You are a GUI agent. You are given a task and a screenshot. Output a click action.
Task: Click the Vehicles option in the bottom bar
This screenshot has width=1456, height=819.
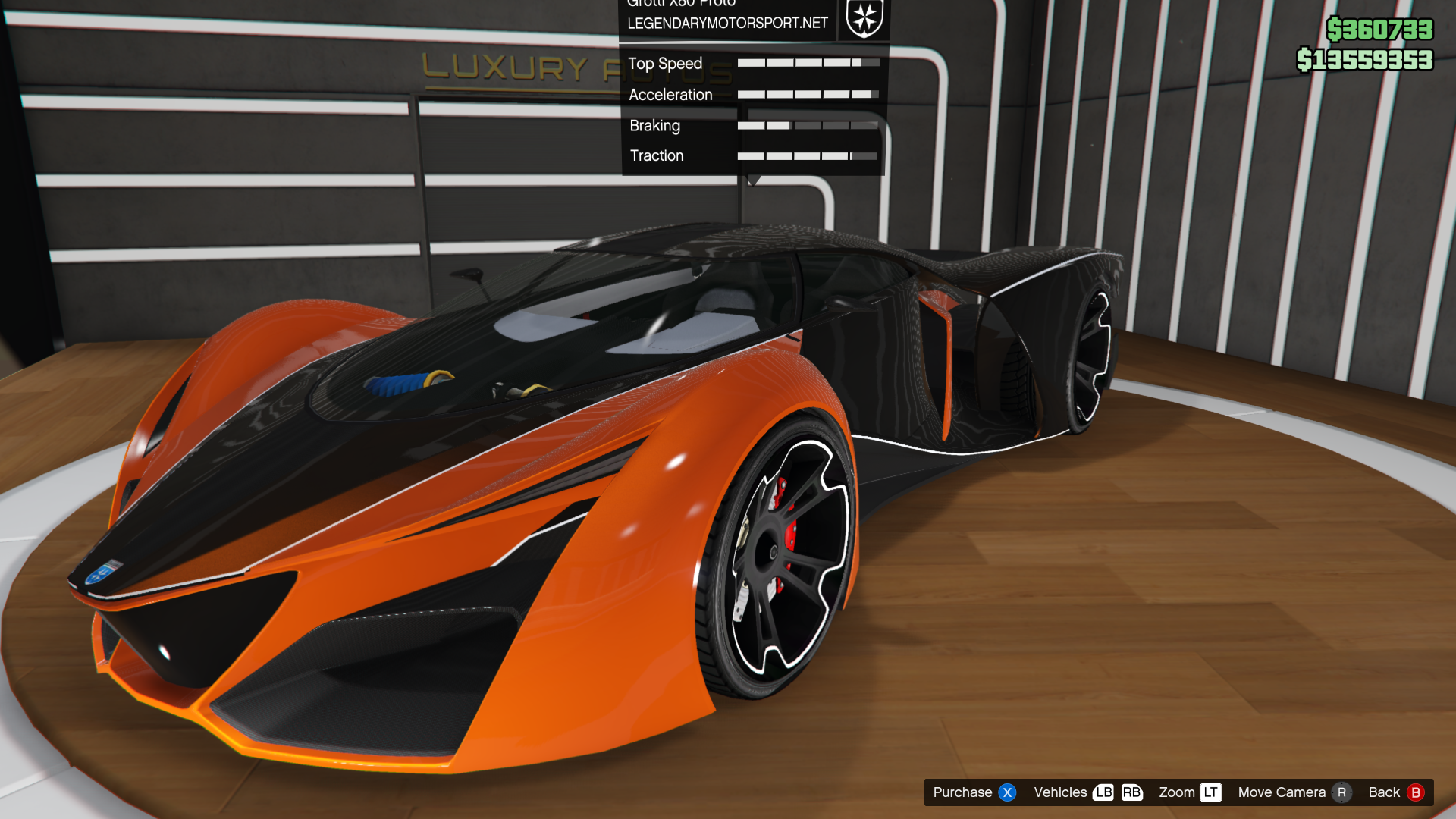click(x=1087, y=792)
